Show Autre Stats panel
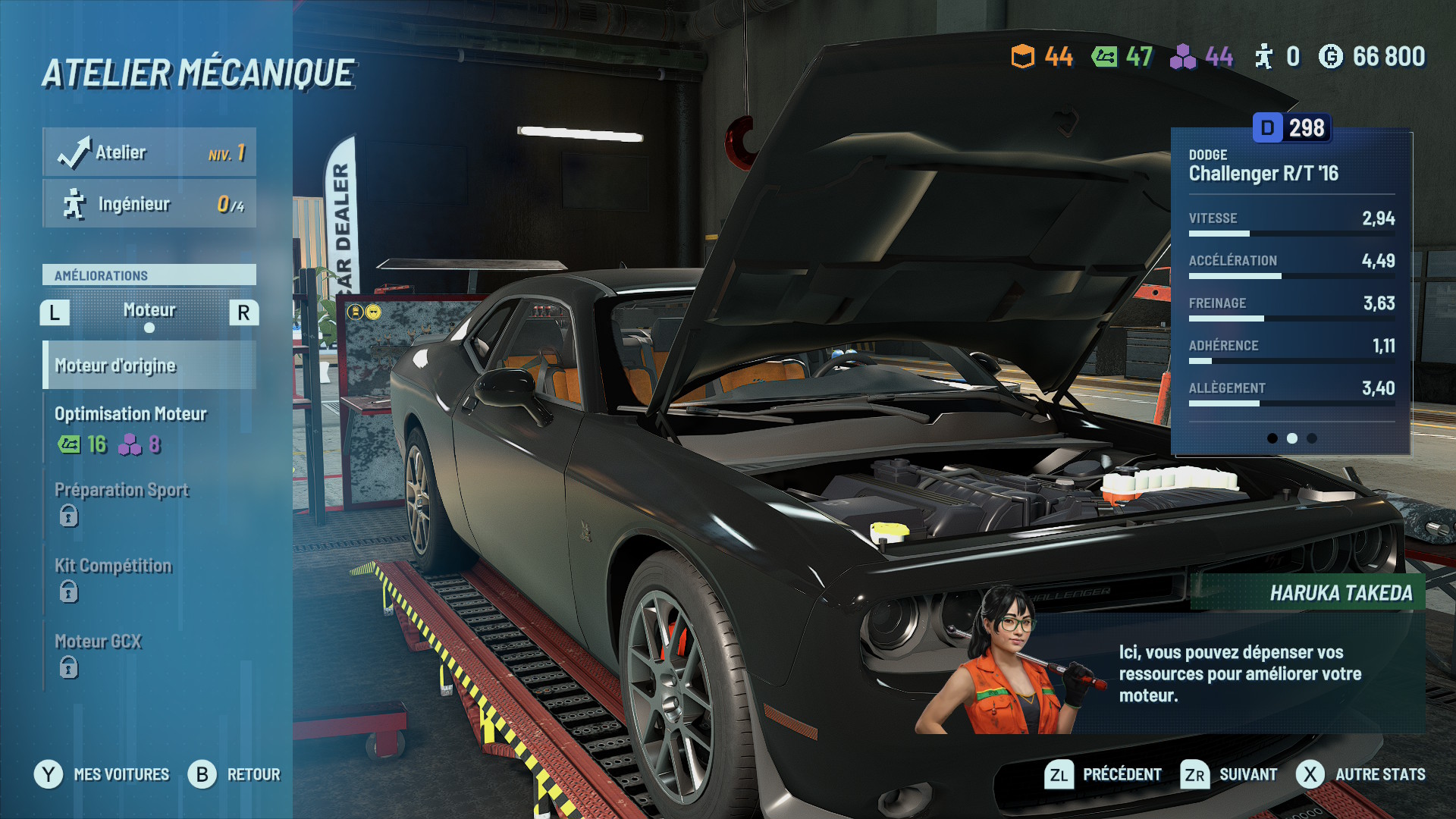1456x819 pixels. tap(1361, 774)
